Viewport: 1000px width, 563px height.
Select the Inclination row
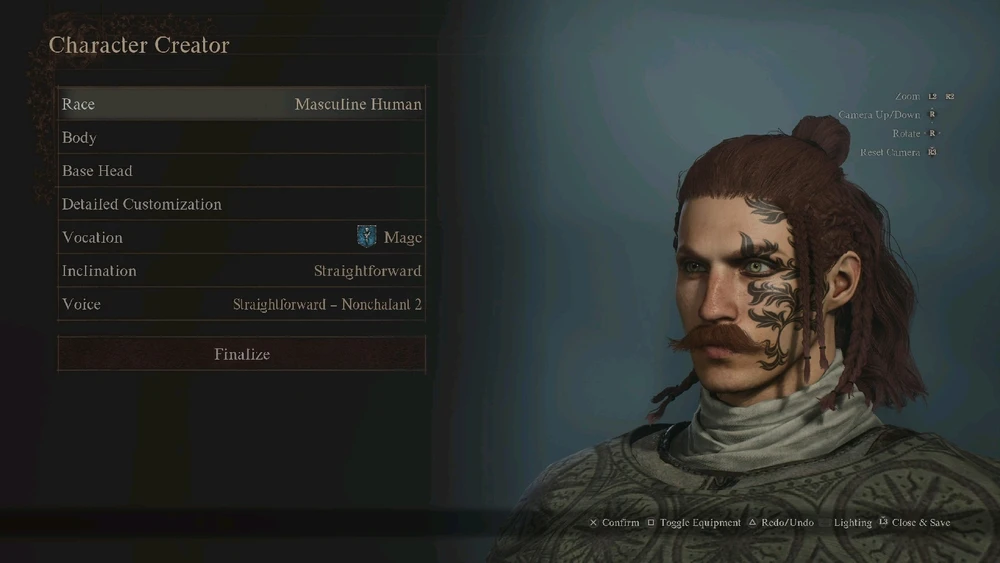241,271
